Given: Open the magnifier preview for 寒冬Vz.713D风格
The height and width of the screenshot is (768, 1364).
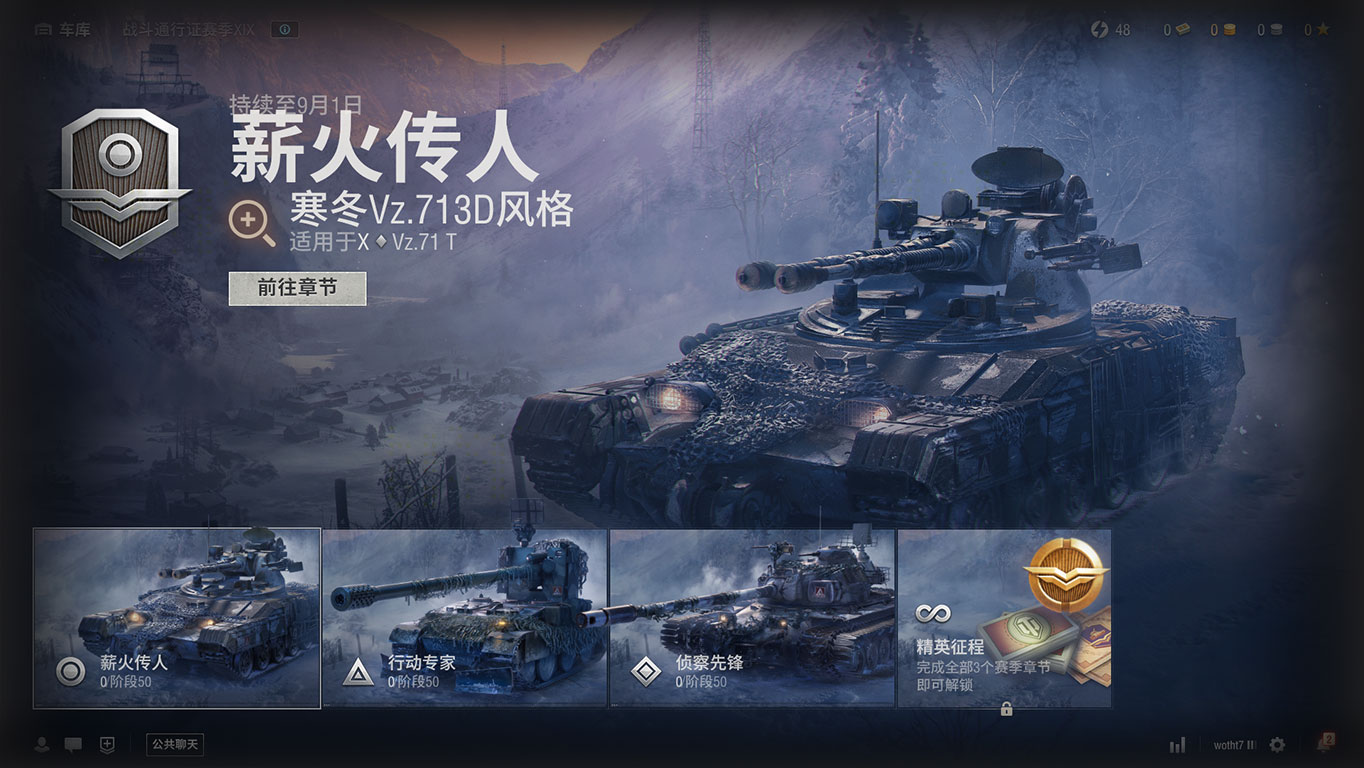Looking at the screenshot, I should click(252, 224).
